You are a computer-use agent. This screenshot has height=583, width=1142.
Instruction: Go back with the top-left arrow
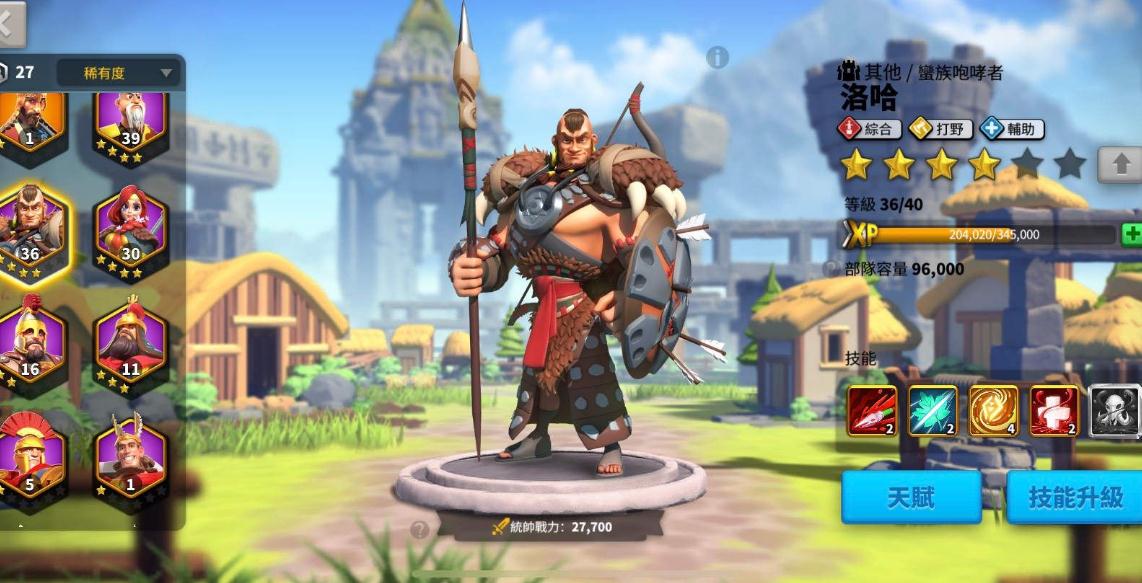point(10,24)
